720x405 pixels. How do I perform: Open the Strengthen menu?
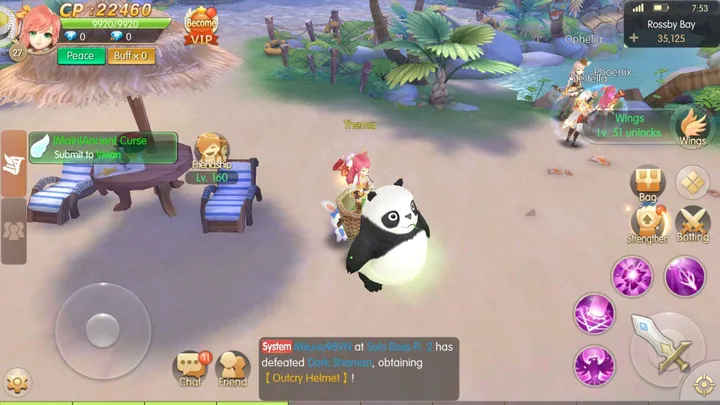coord(648,224)
